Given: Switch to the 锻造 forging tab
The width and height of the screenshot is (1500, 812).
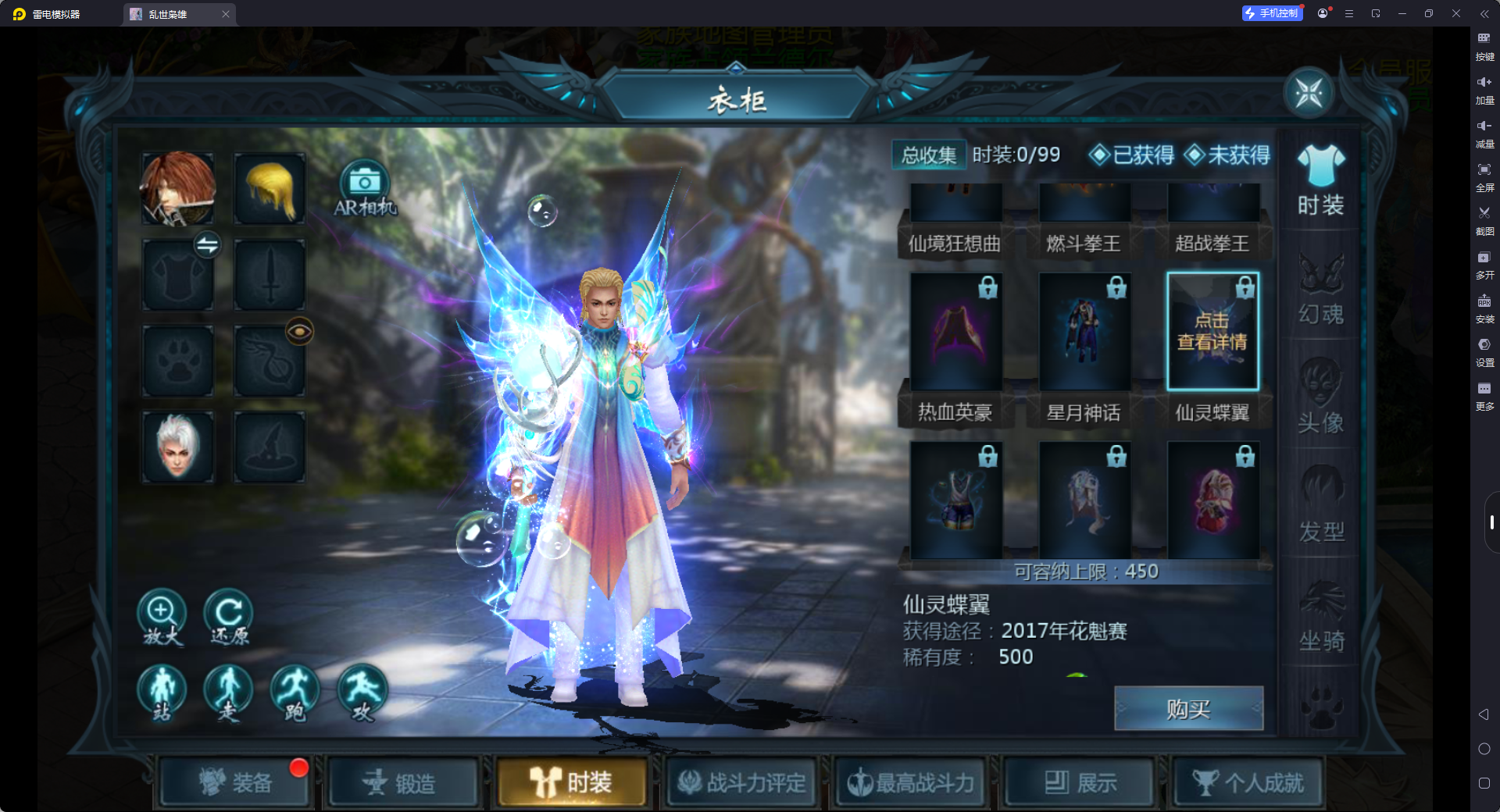Looking at the screenshot, I should pyautogui.click(x=402, y=782).
